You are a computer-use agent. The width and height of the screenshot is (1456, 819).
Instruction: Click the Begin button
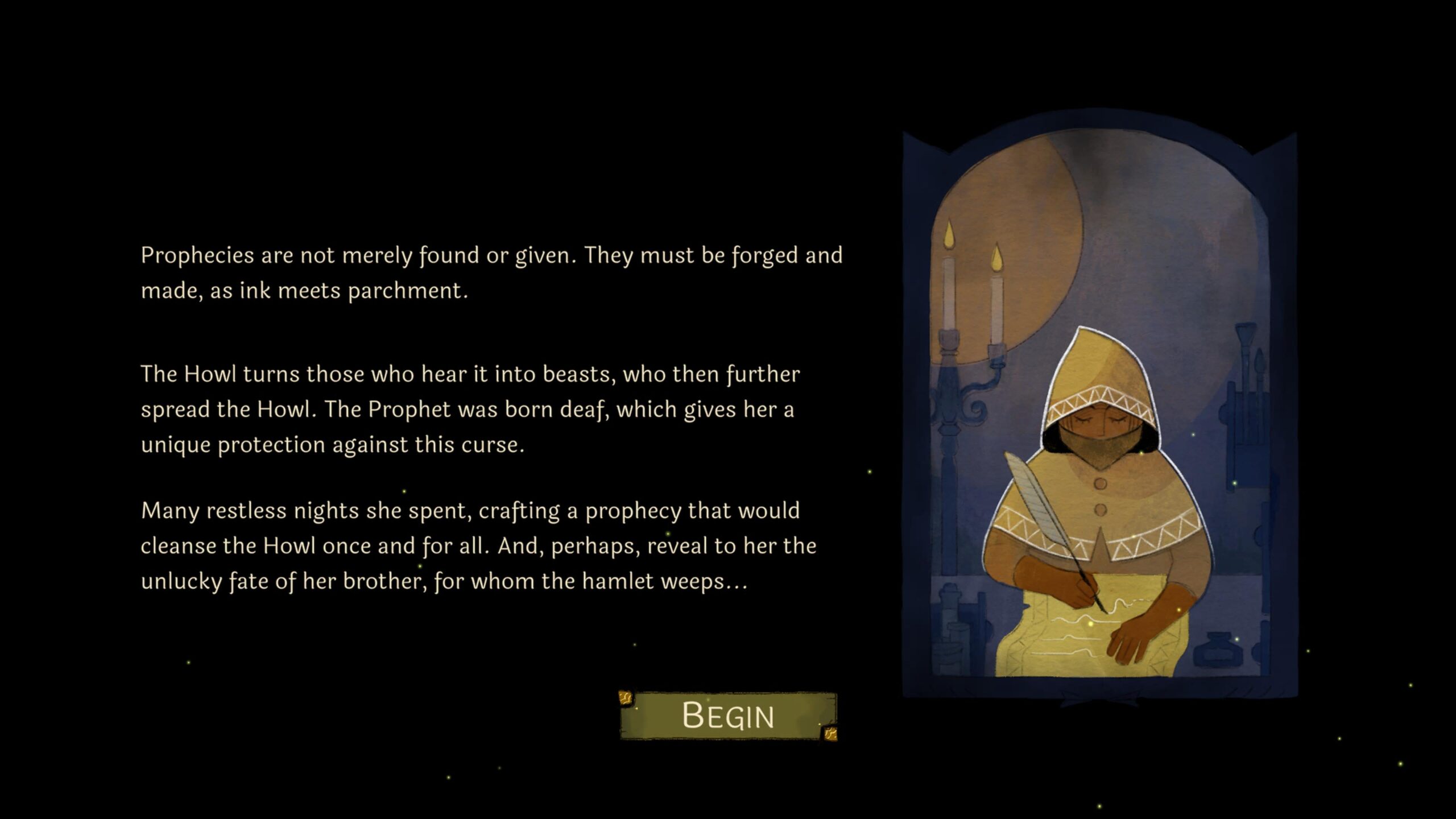(x=728, y=715)
